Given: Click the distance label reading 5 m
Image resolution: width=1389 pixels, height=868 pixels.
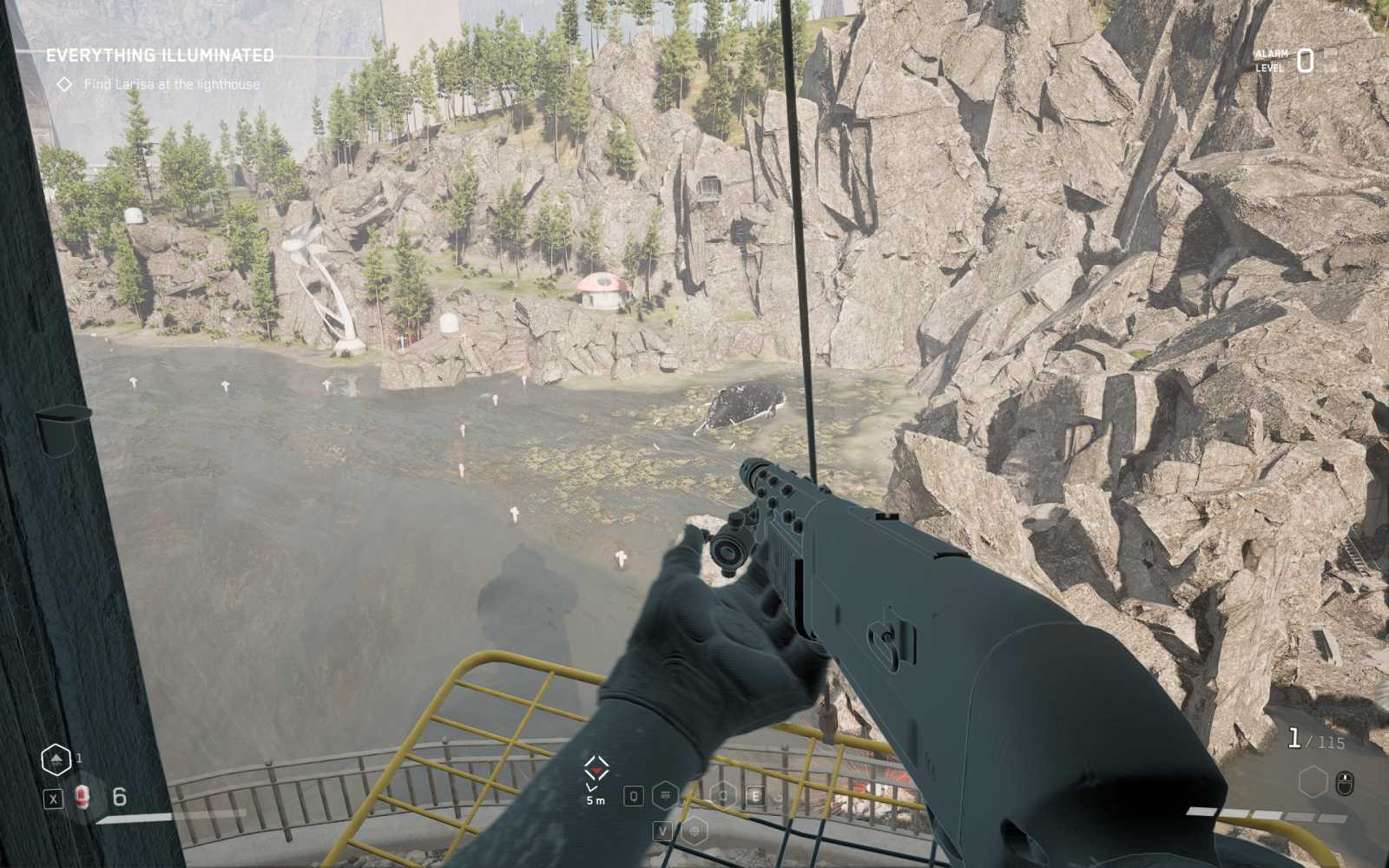Looking at the screenshot, I should (595, 800).
